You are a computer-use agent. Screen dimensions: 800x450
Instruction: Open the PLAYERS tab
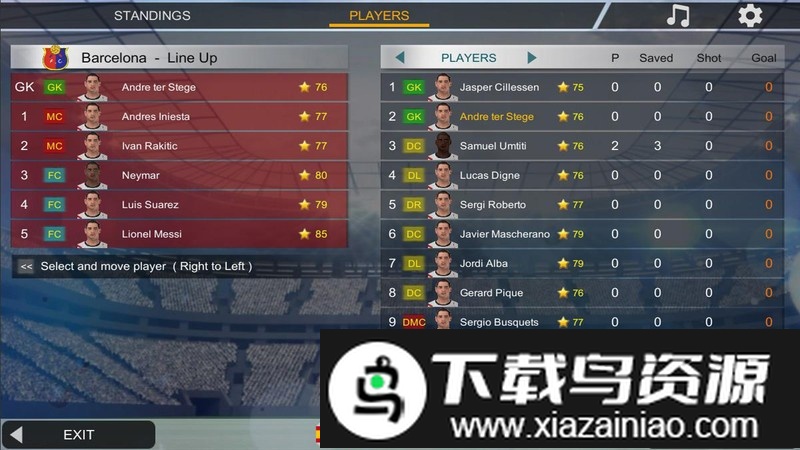379,16
